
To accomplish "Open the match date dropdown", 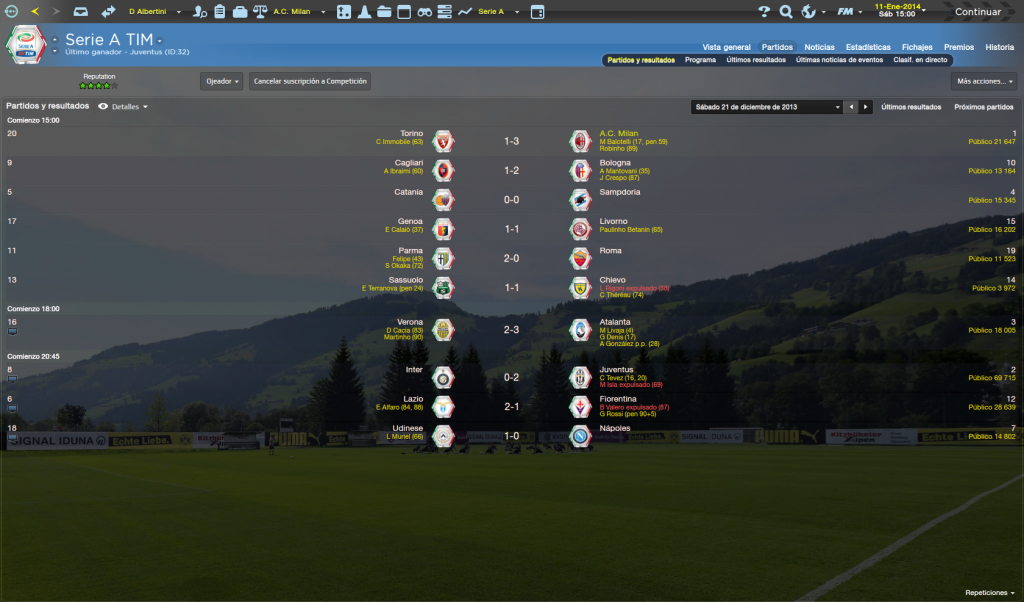I will (x=767, y=106).
